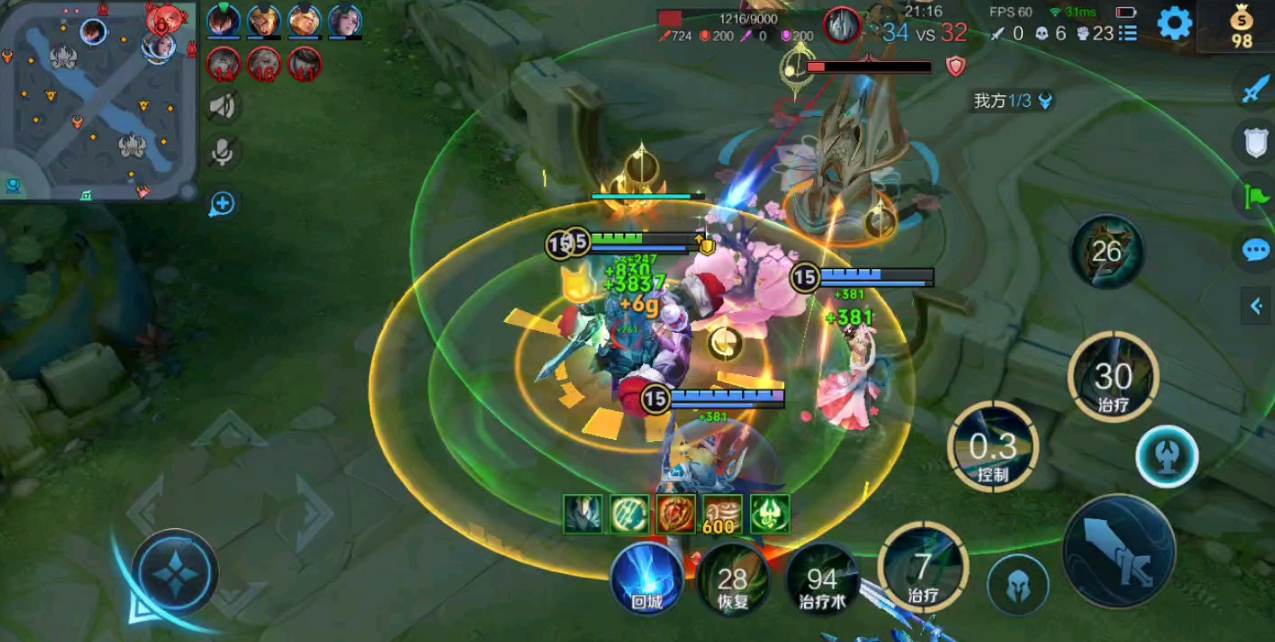Open the chat bubble with plus sign
This screenshot has width=1275, height=642.
(222, 204)
